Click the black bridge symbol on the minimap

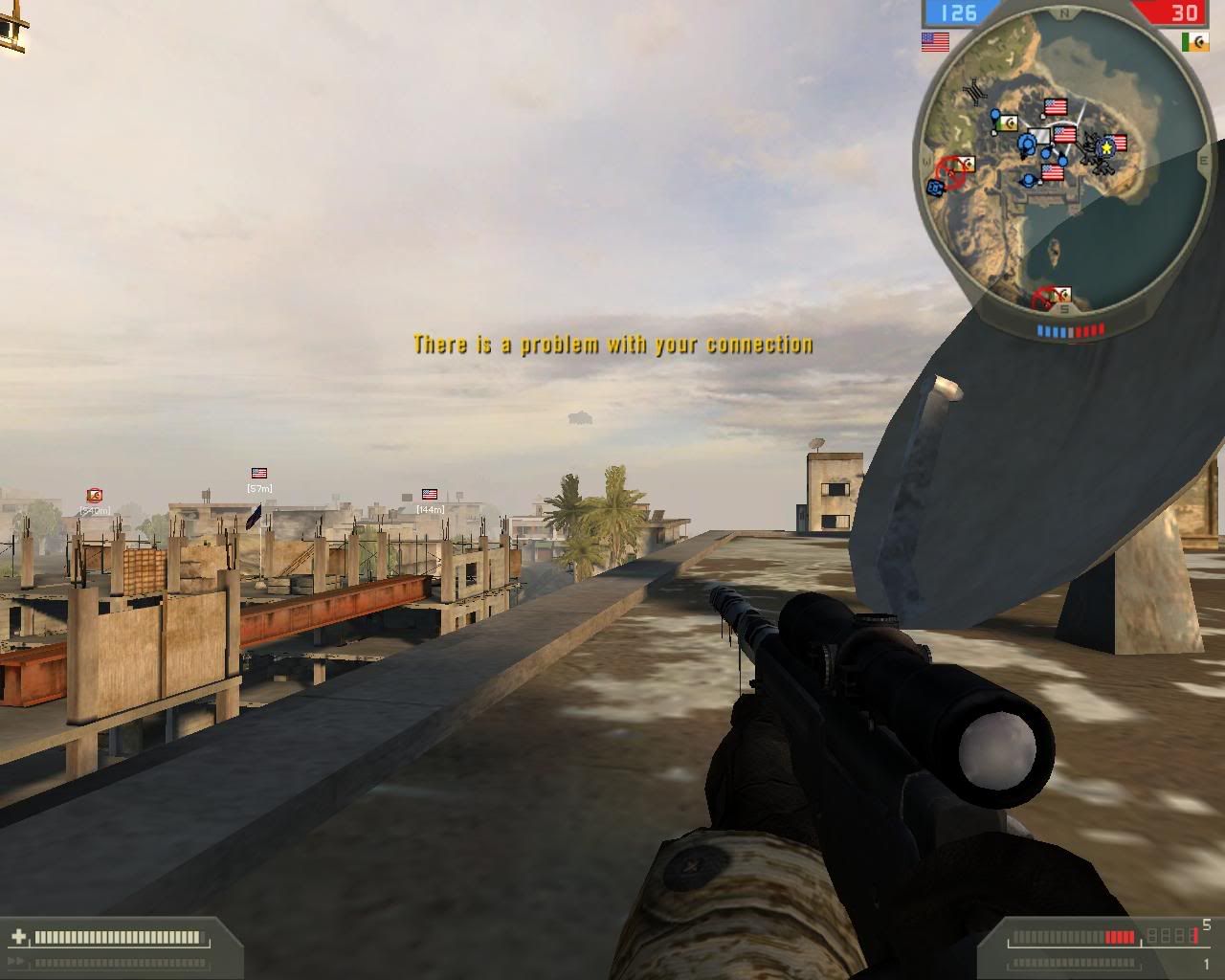click(x=975, y=89)
